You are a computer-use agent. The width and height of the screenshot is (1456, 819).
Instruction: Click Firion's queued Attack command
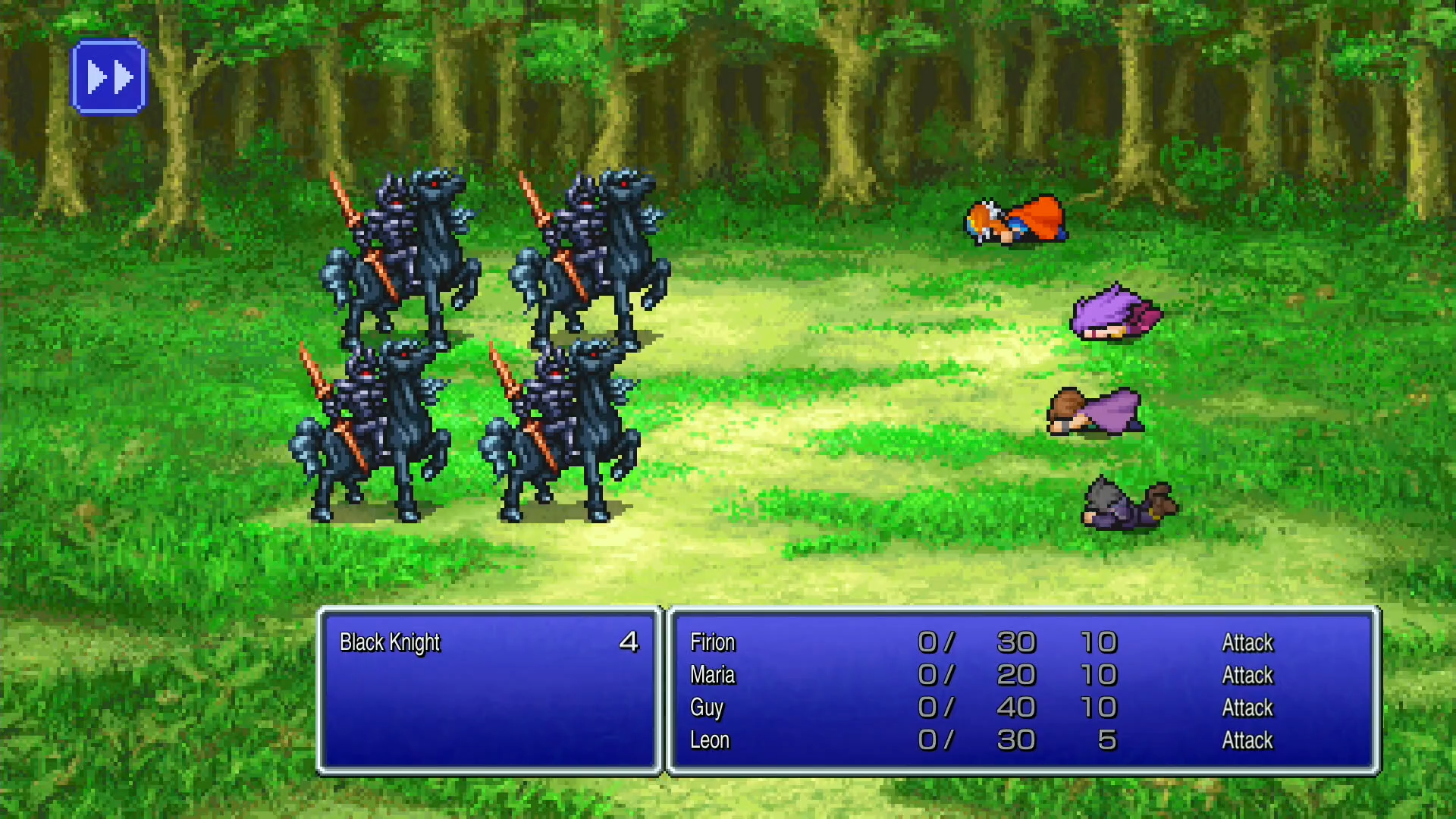point(1247,642)
